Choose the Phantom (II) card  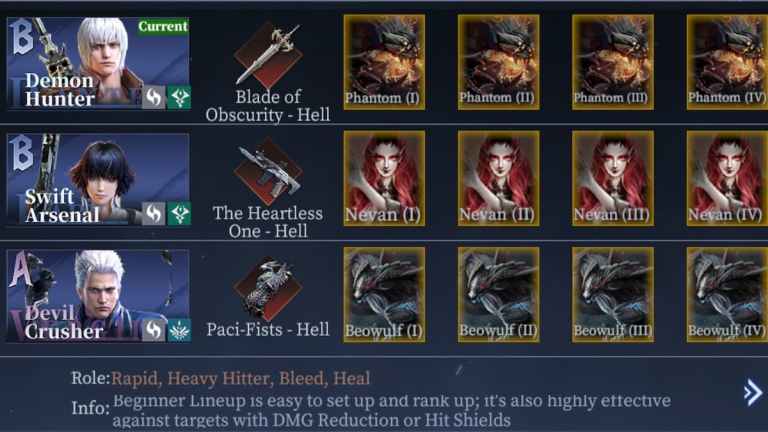coord(498,62)
